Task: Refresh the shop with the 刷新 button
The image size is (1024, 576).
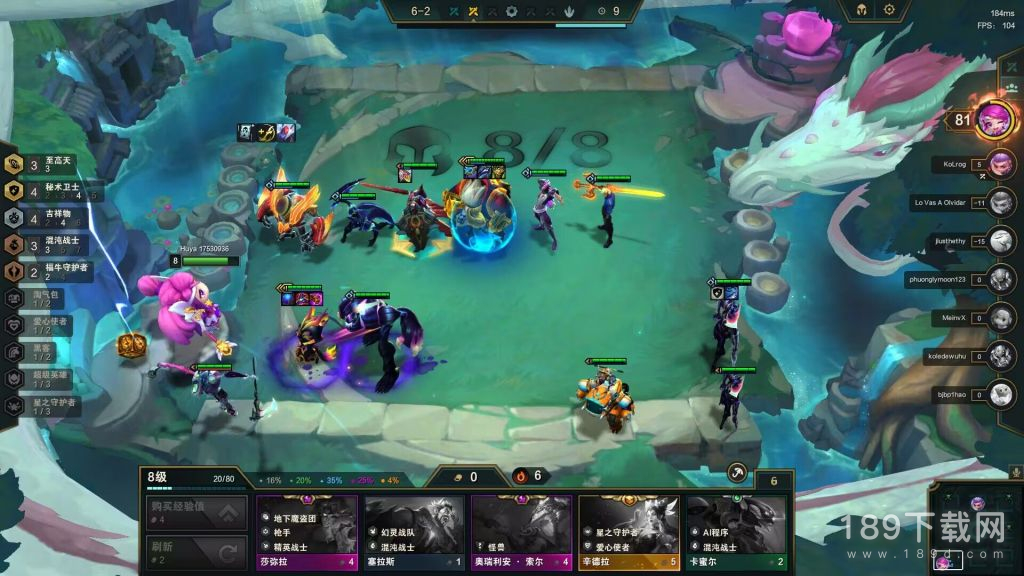Action: pos(196,552)
